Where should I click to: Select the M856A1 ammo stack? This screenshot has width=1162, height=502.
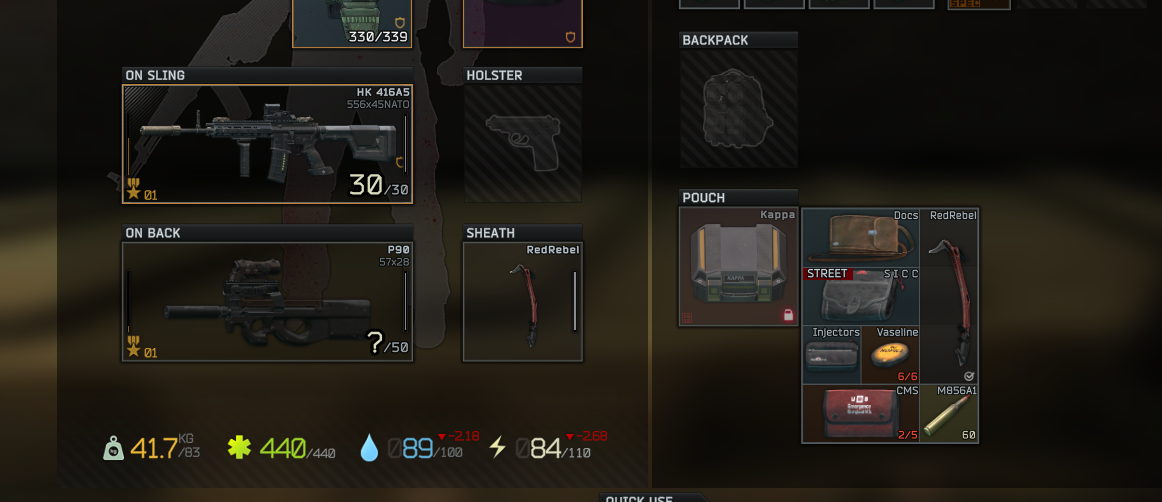949,413
